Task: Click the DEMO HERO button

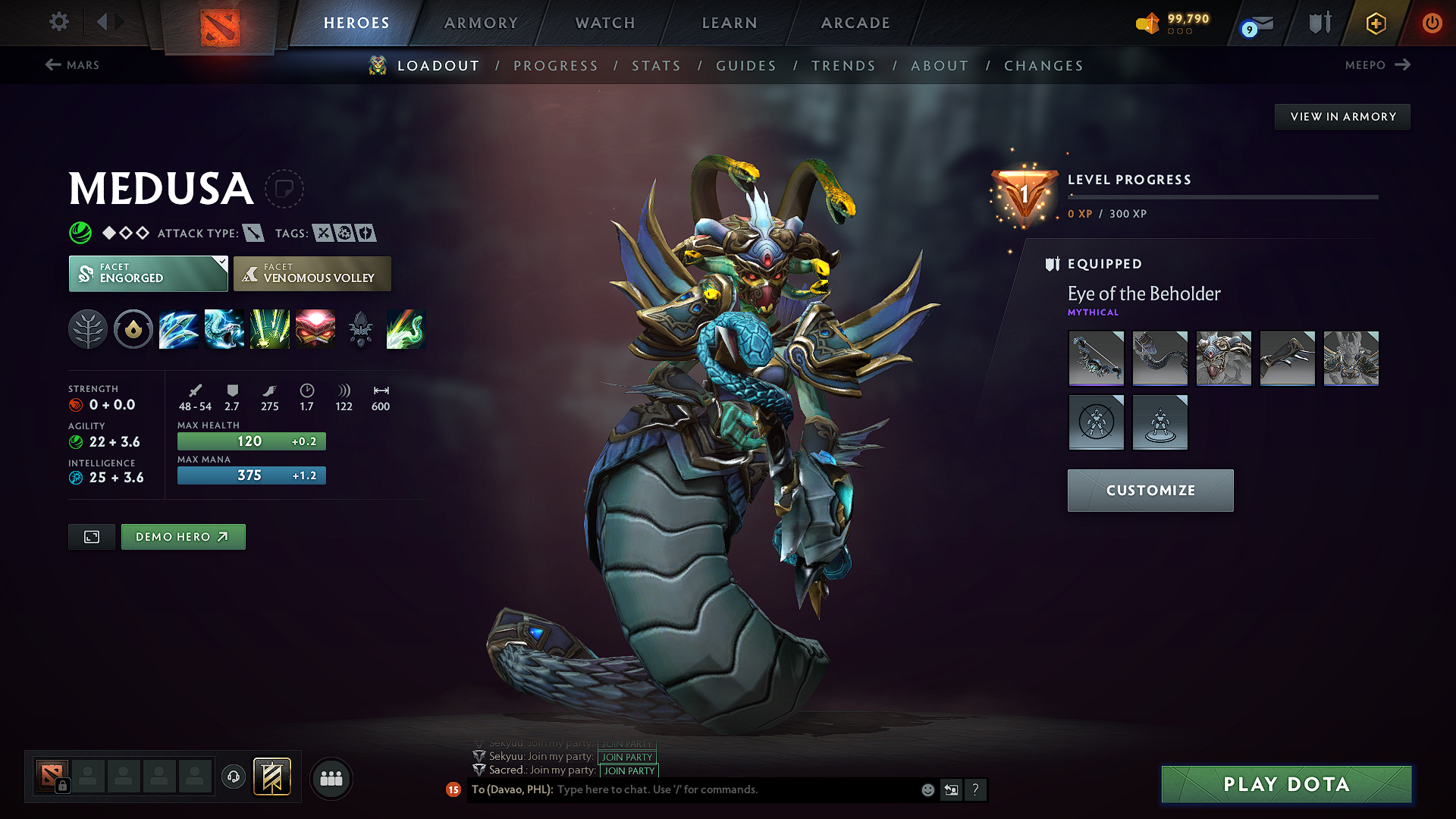Action: [183, 536]
